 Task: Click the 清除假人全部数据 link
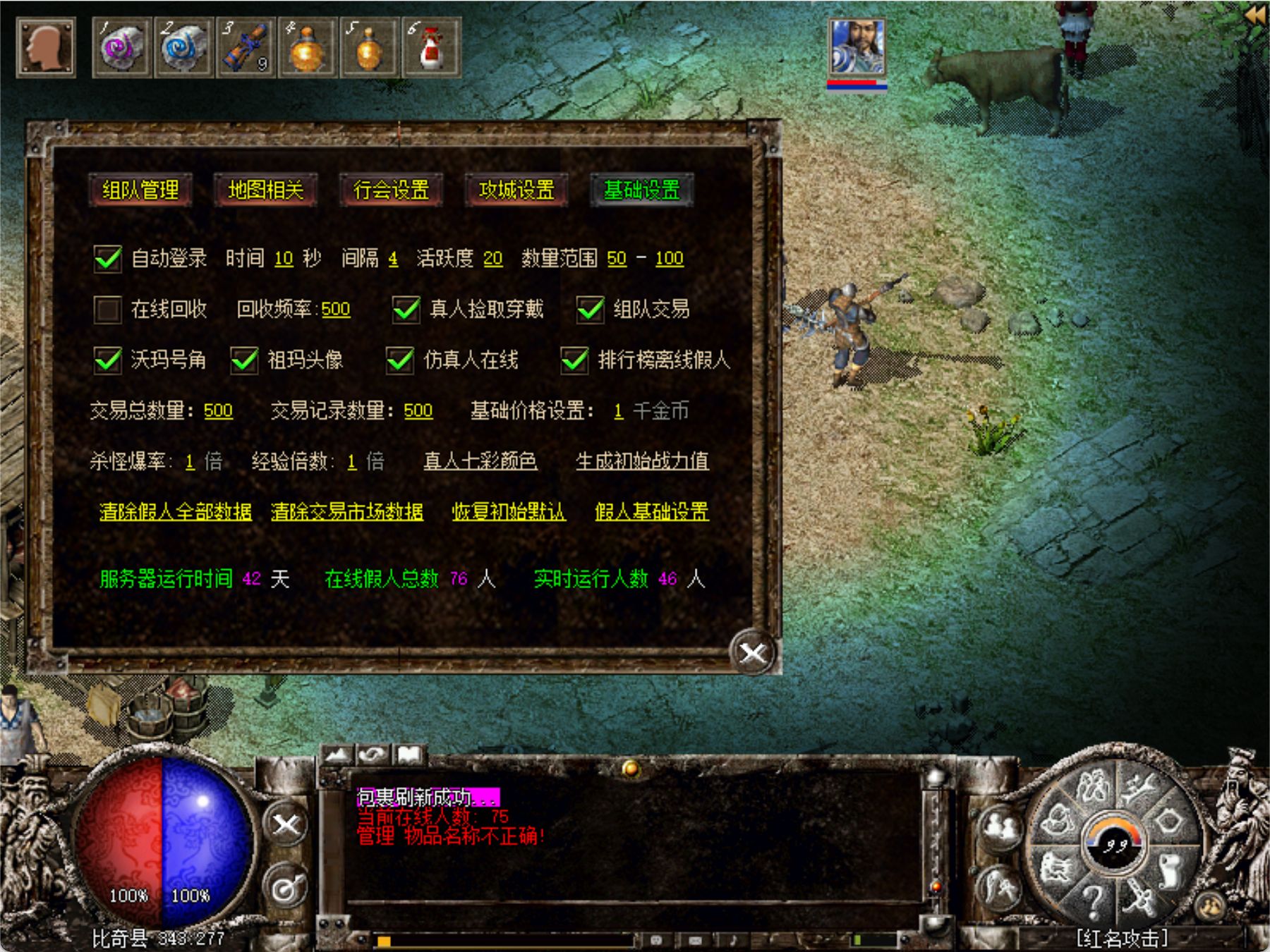[x=176, y=511]
